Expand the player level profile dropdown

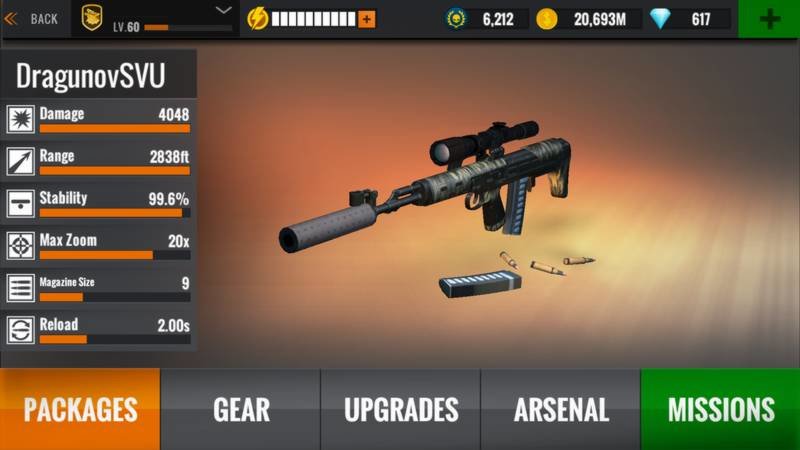coord(224,10)
